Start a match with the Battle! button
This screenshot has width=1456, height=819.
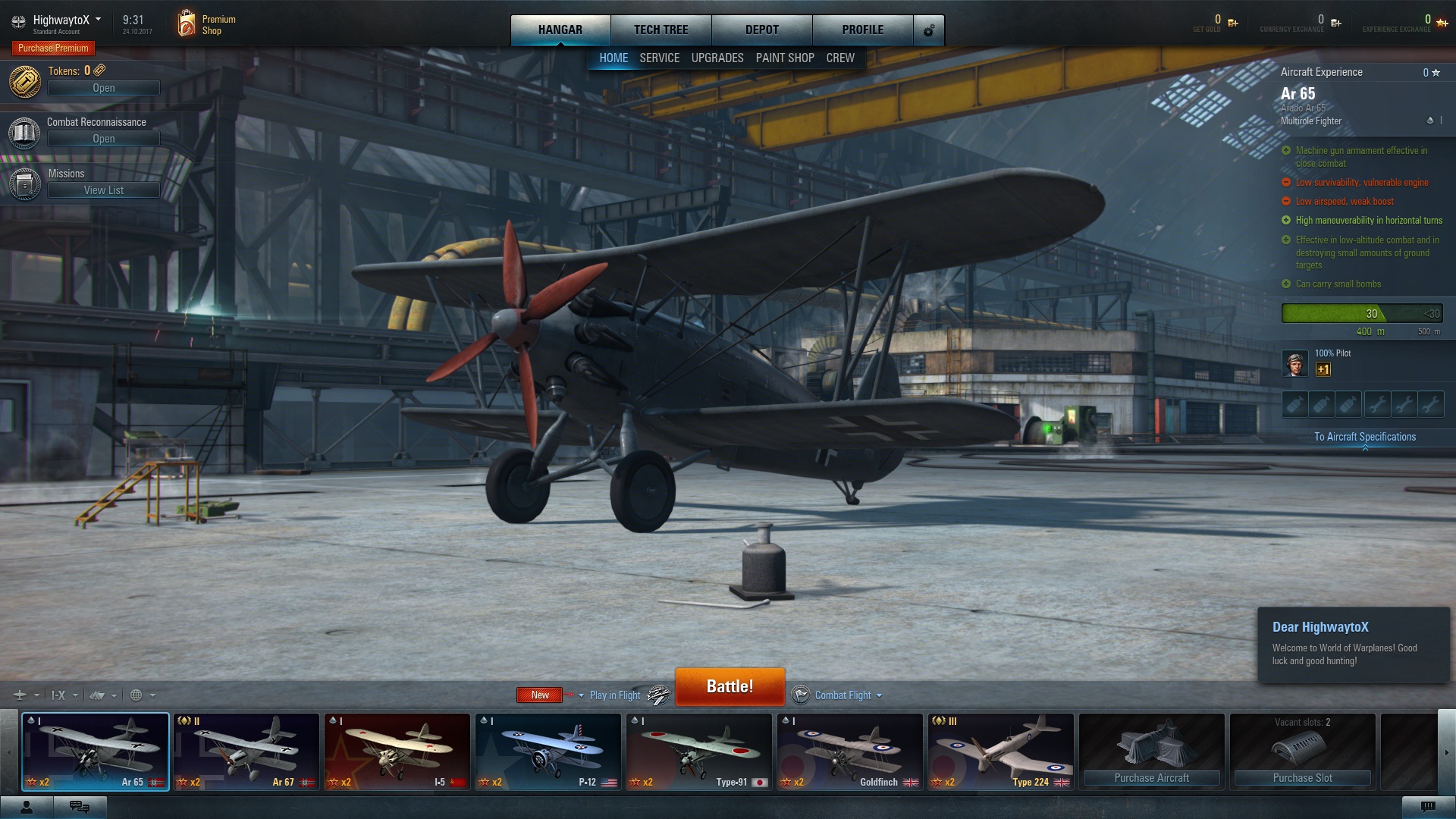click(x=730, y=686)
